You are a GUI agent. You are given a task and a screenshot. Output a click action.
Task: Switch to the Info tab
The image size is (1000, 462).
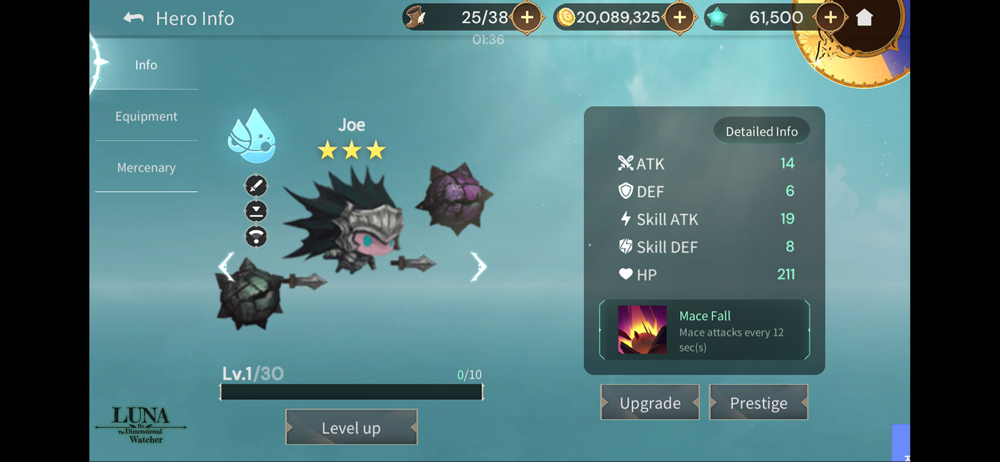coord(146,65)
